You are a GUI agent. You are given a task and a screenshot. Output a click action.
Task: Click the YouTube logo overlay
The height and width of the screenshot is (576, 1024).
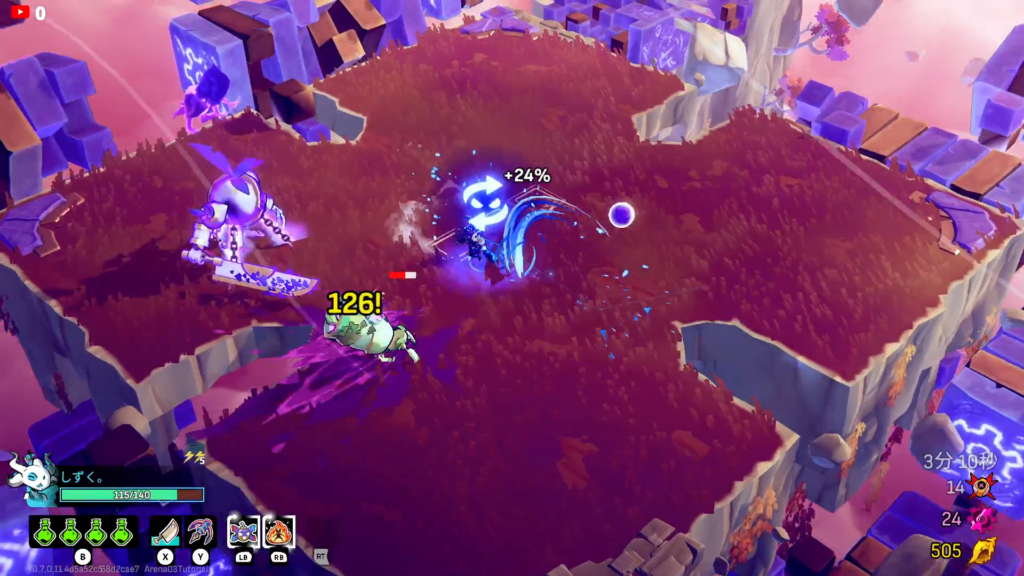[x=17, y=13]
